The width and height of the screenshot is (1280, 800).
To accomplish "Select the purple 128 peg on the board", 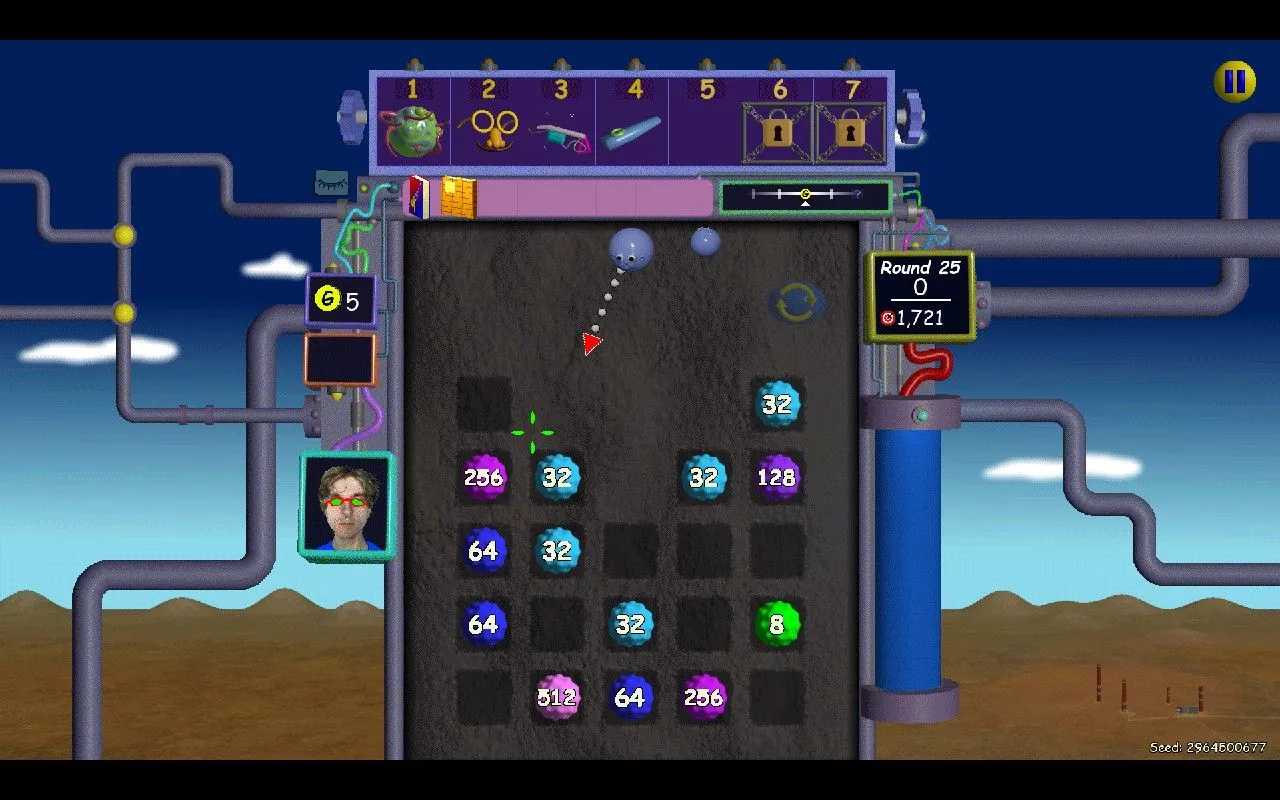I will click(777, 477).
